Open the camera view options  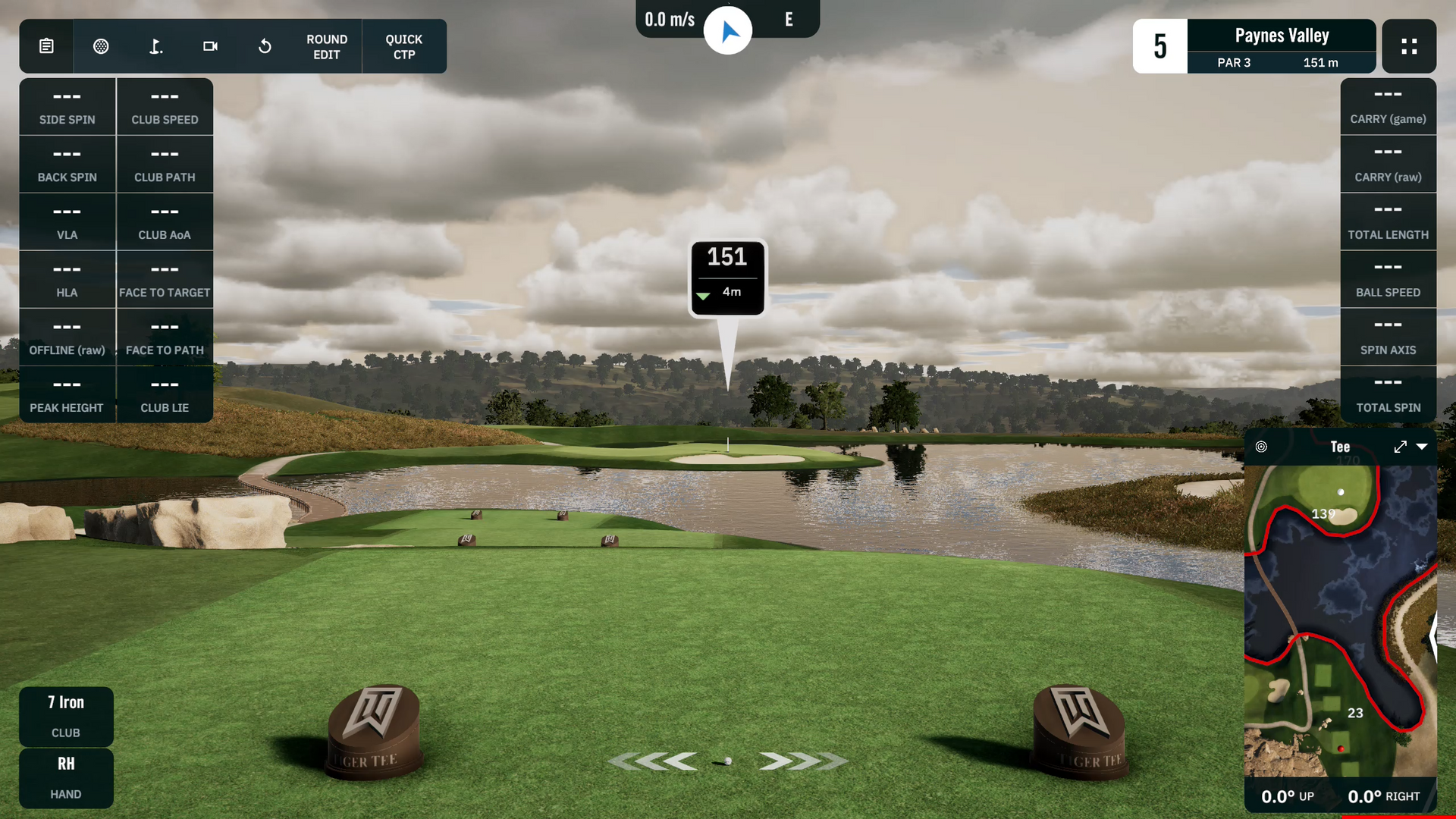coord(210,46)
